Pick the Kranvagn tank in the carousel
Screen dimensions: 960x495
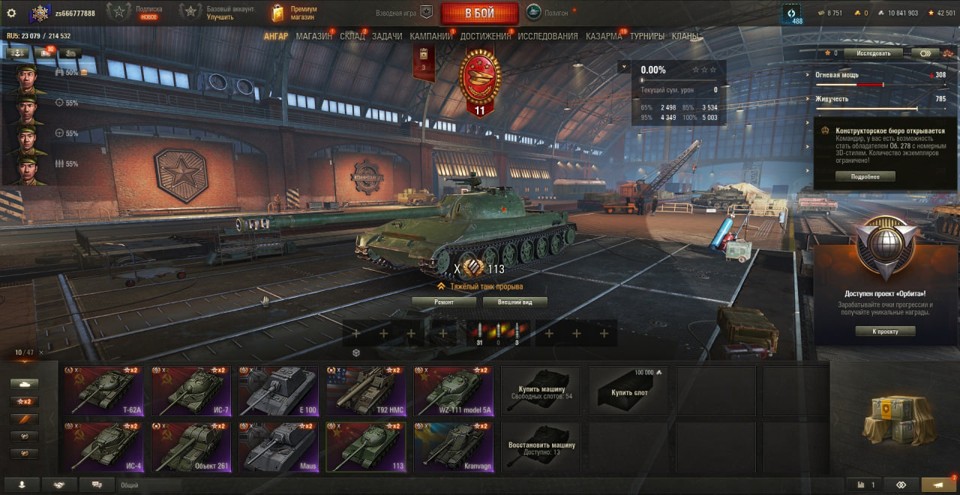(x=452, y=446)
